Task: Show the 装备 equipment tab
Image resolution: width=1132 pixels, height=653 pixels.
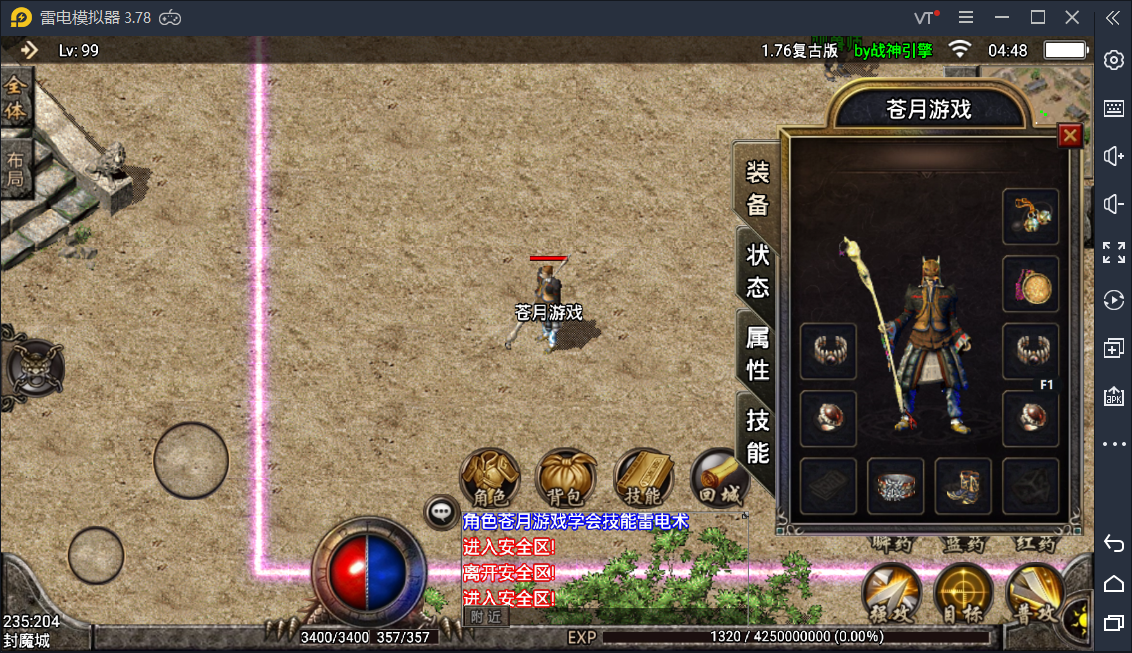Action: (758, 188)
